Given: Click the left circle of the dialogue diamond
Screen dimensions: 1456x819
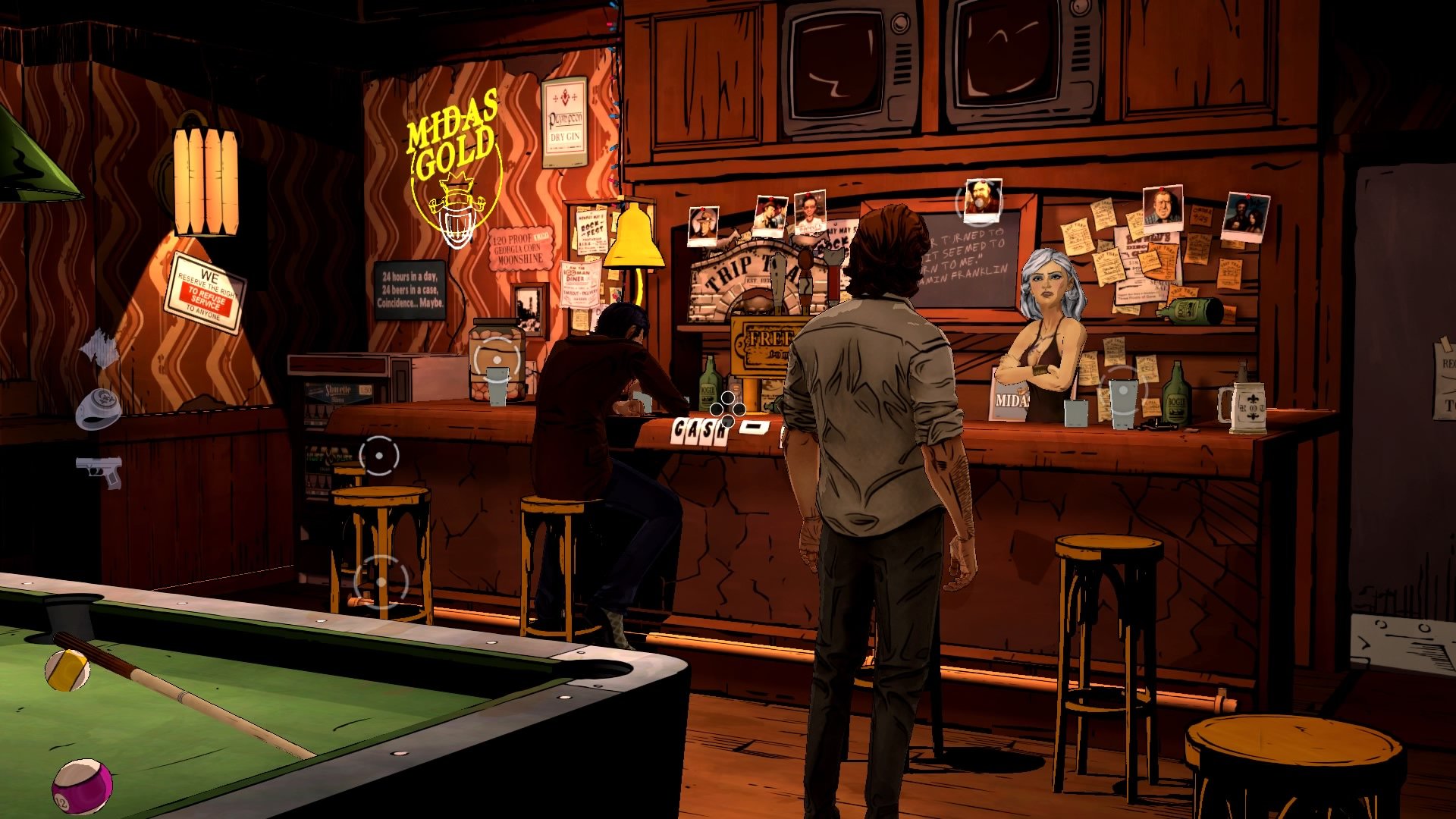Looking at the screenshot, I should (717, 409).
